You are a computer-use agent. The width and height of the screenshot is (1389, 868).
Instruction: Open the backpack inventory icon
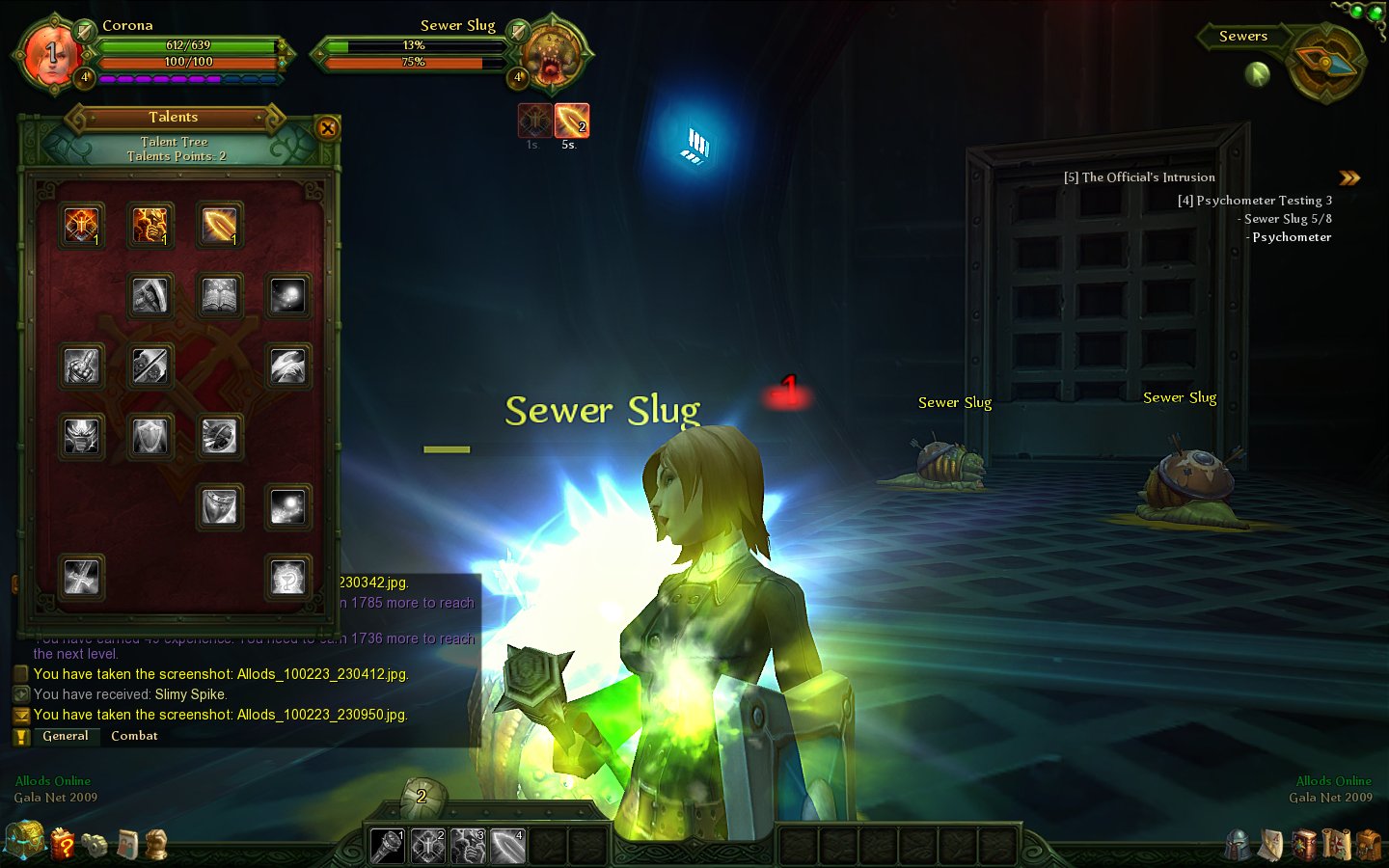(x=1368, y=845)
